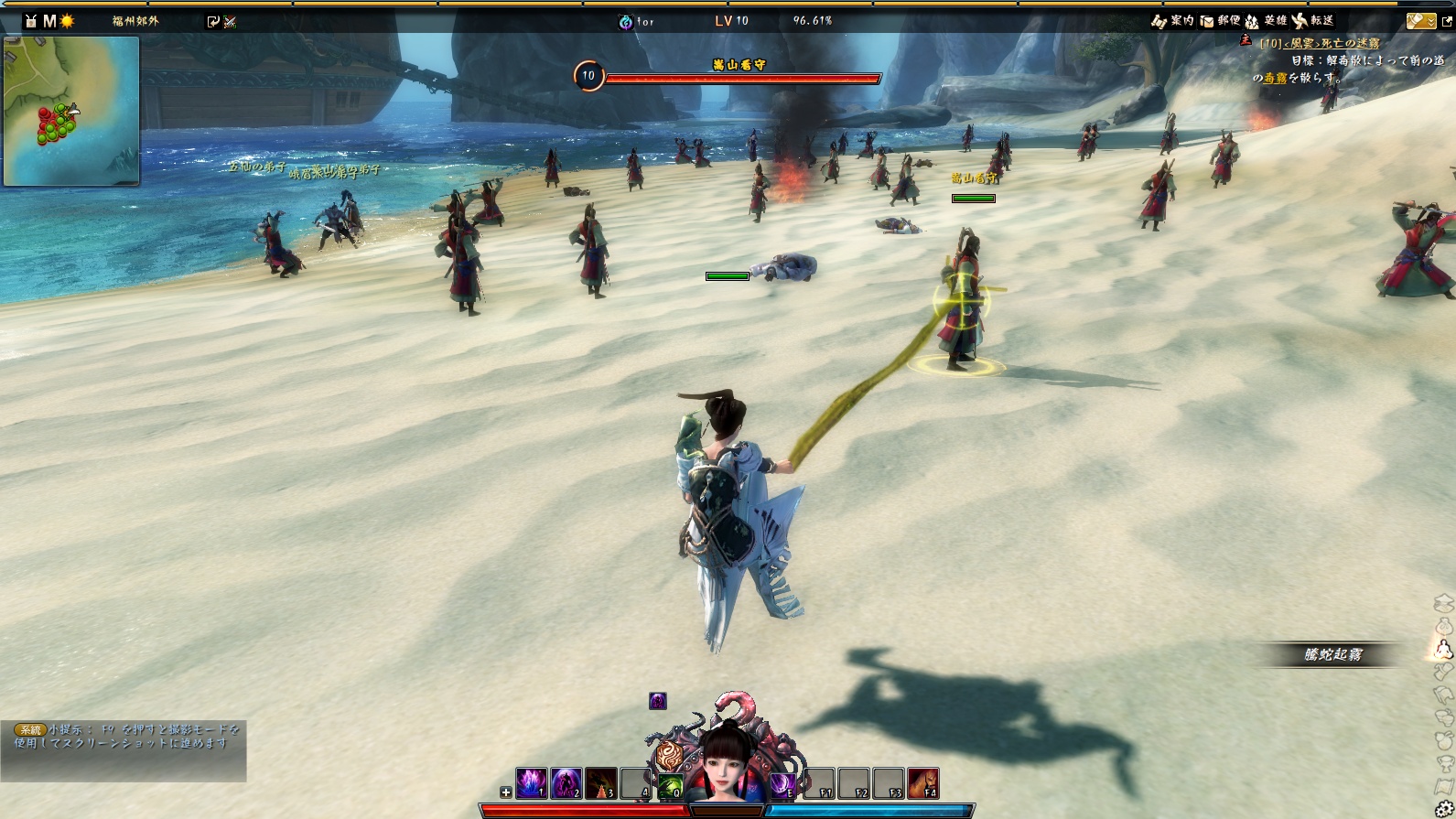Open the 英雄 hero menu
Image resolution: width=1456 pixels, height=819 pixels.
1266,20
